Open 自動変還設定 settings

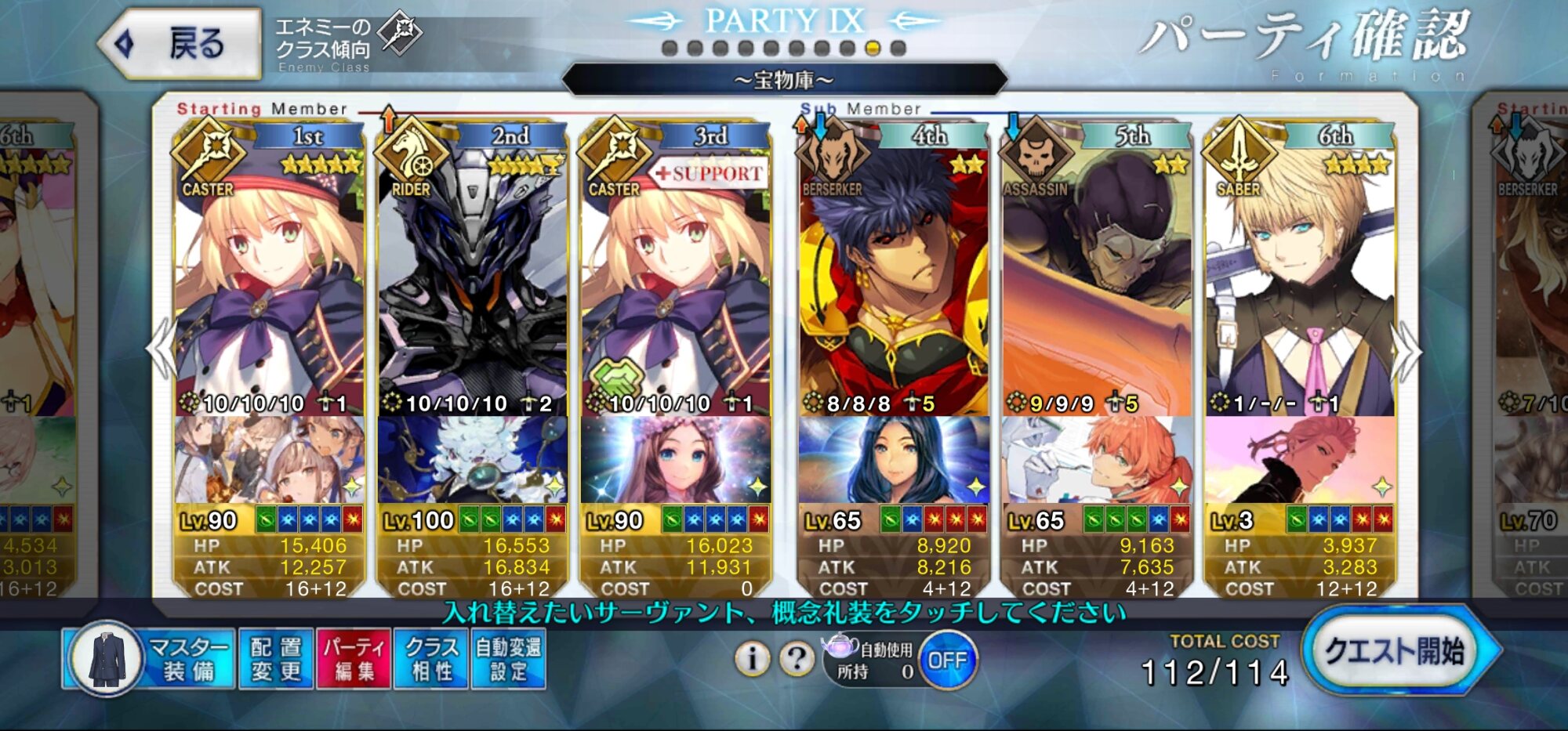tap(508, 660)
